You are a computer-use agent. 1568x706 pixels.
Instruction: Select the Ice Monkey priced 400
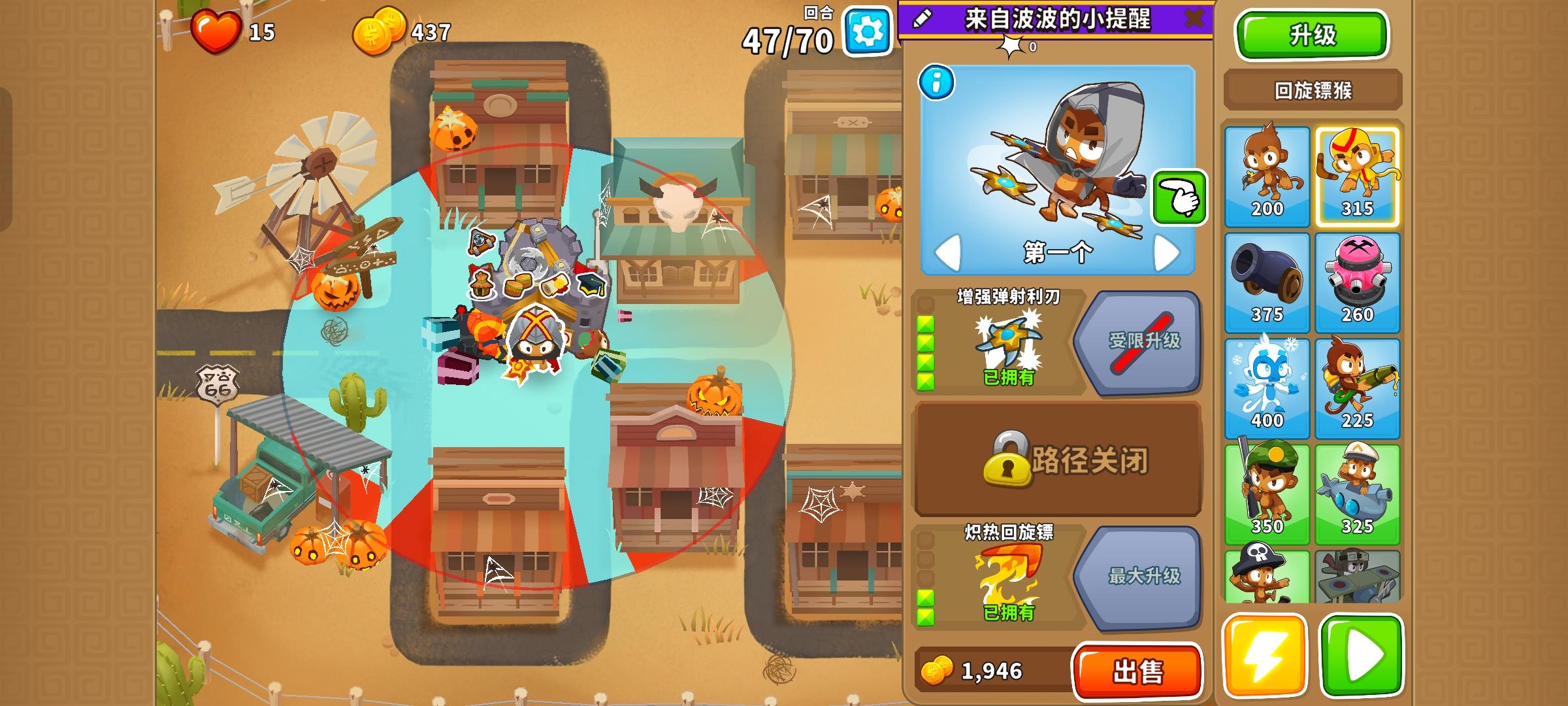(1266, 386)
